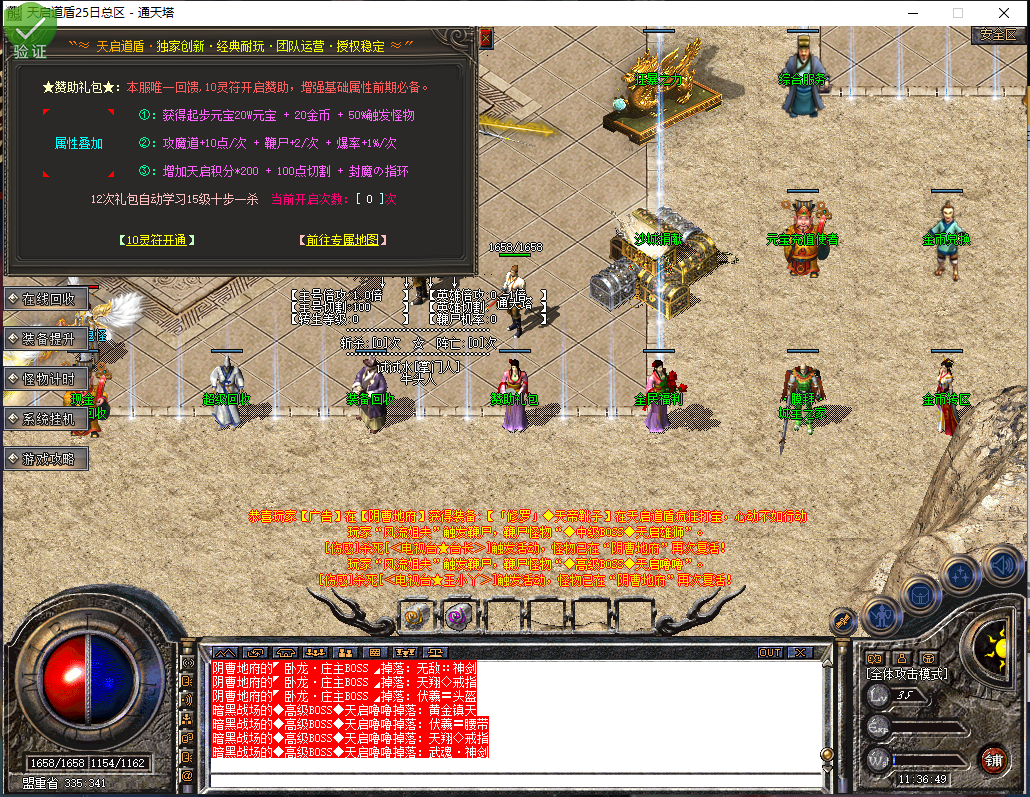Click the OUT button above chat

[769, 652]
